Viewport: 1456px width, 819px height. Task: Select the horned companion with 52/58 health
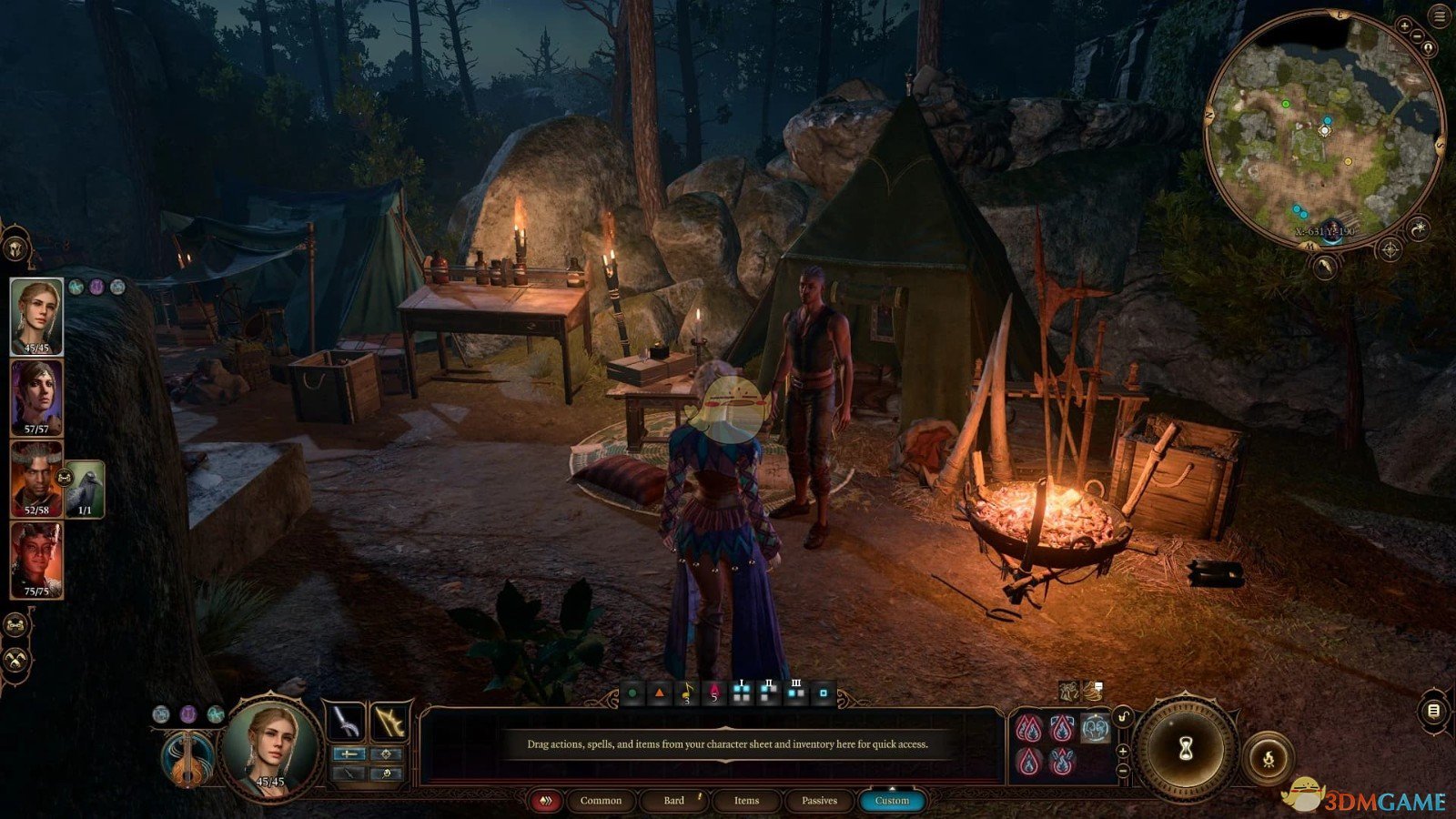[36, 479]
